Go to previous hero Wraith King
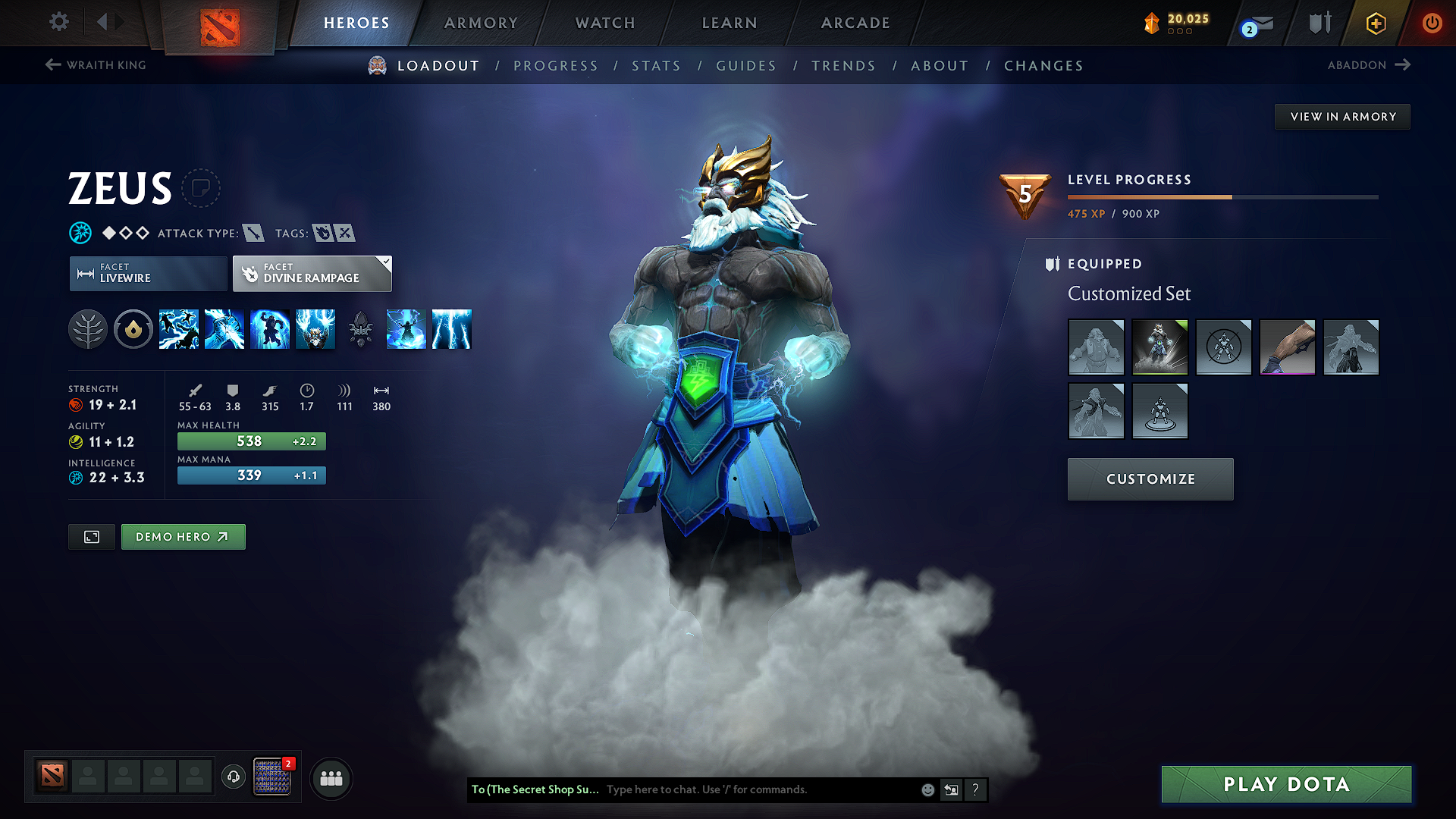This screenshot has width=1456, height=819. pos(96,65)
